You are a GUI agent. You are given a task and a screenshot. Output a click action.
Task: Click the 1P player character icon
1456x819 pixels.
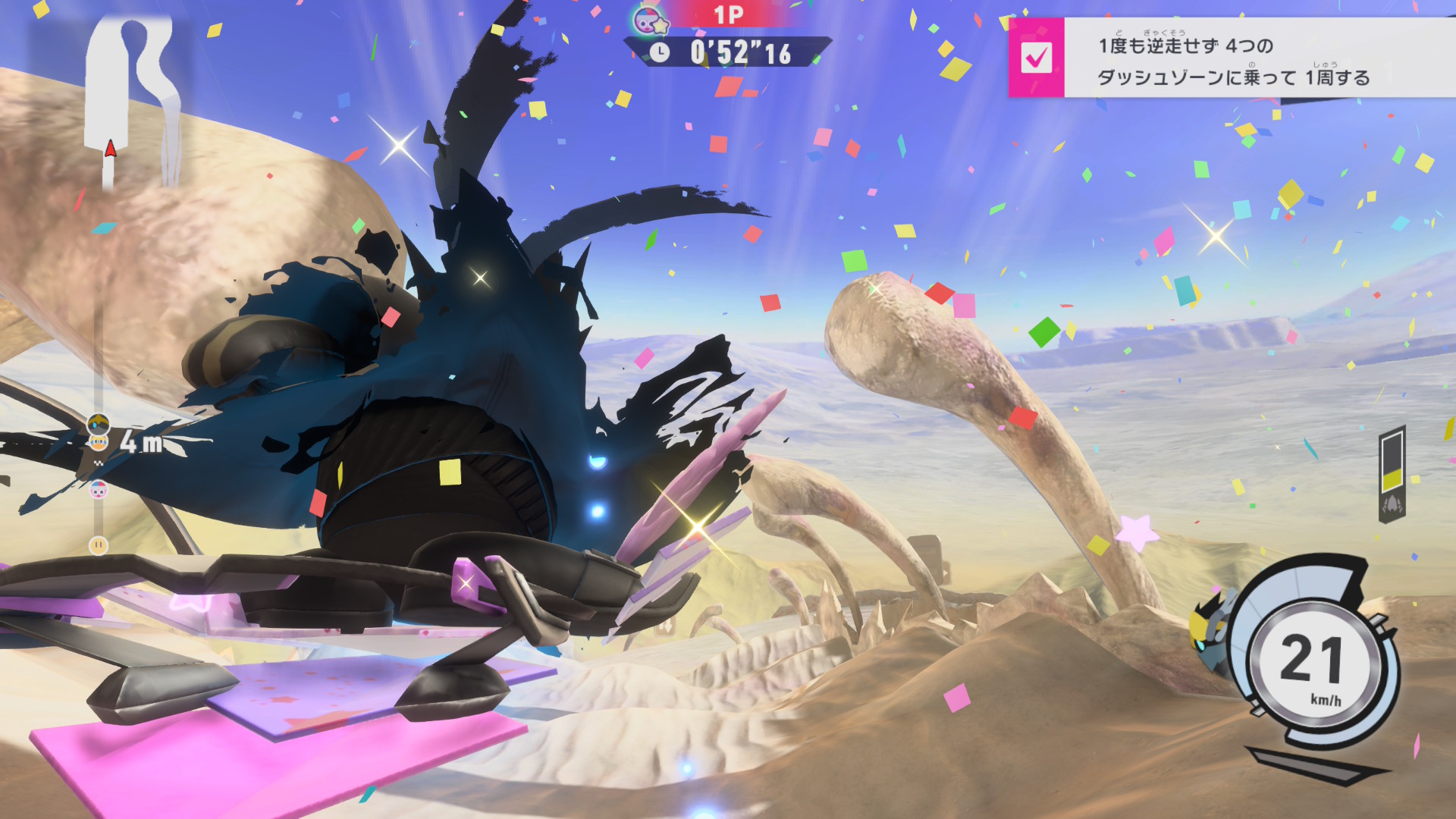point(651,20)
